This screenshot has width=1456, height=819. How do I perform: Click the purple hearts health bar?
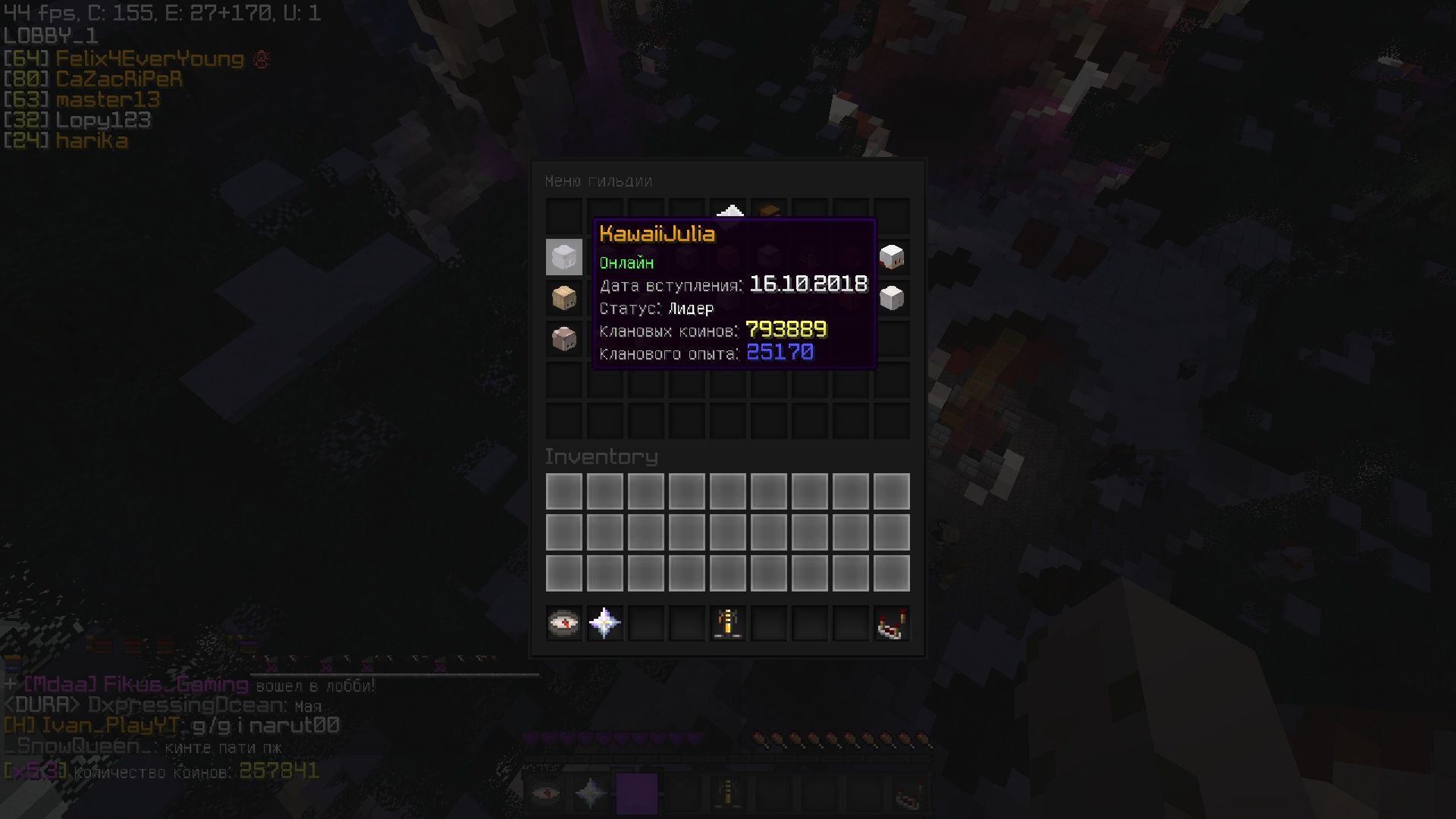tap(614, 736)
